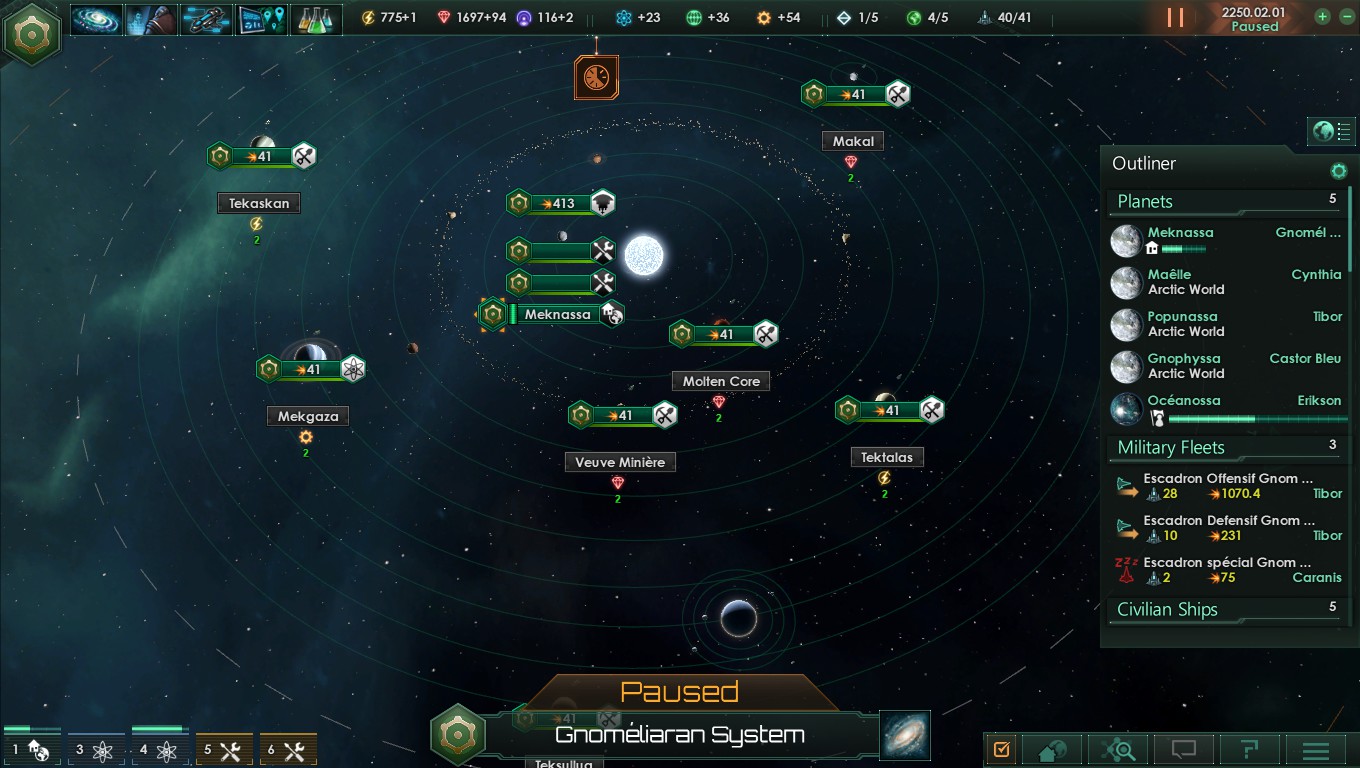Switch to galaxy map view
The image size is (1360, 768).
tap(905, 734)
